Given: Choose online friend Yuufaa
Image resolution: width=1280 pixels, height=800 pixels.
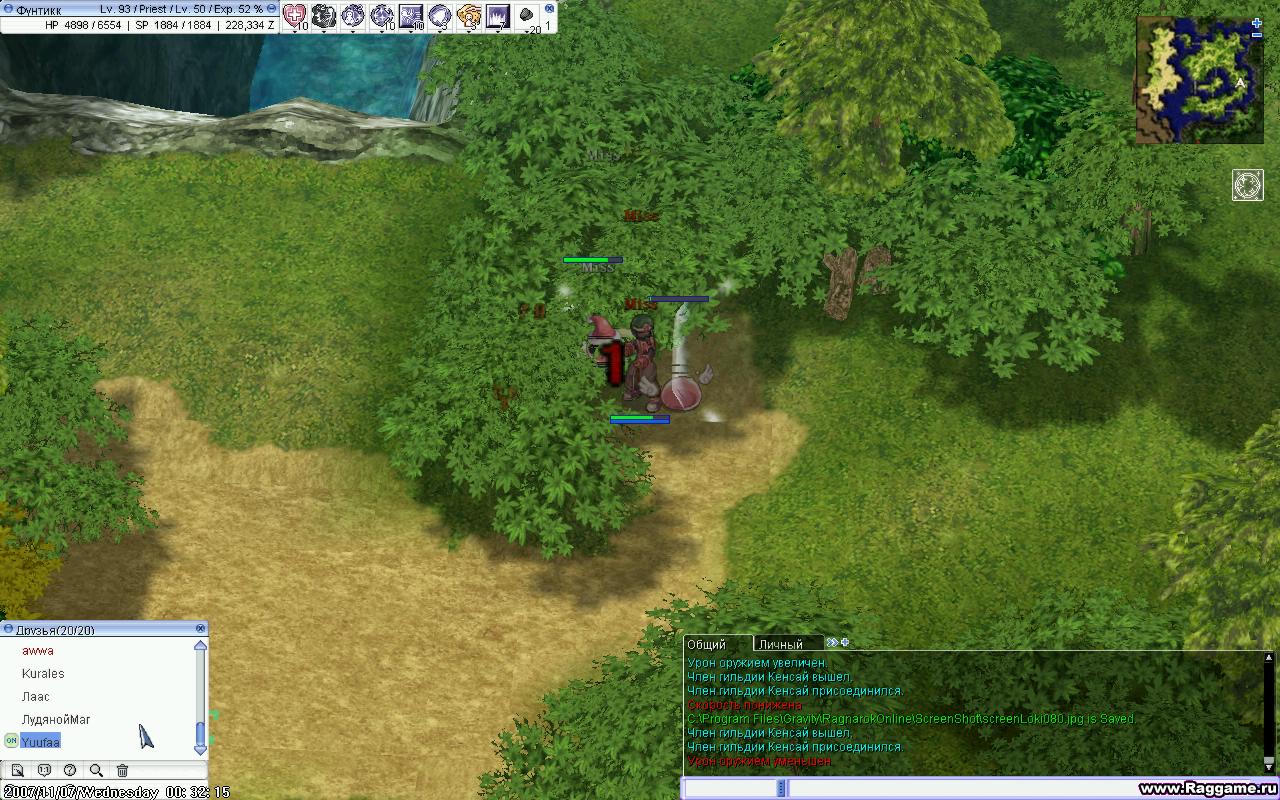Looking at the screenshot, I should (x=41, y=742).
